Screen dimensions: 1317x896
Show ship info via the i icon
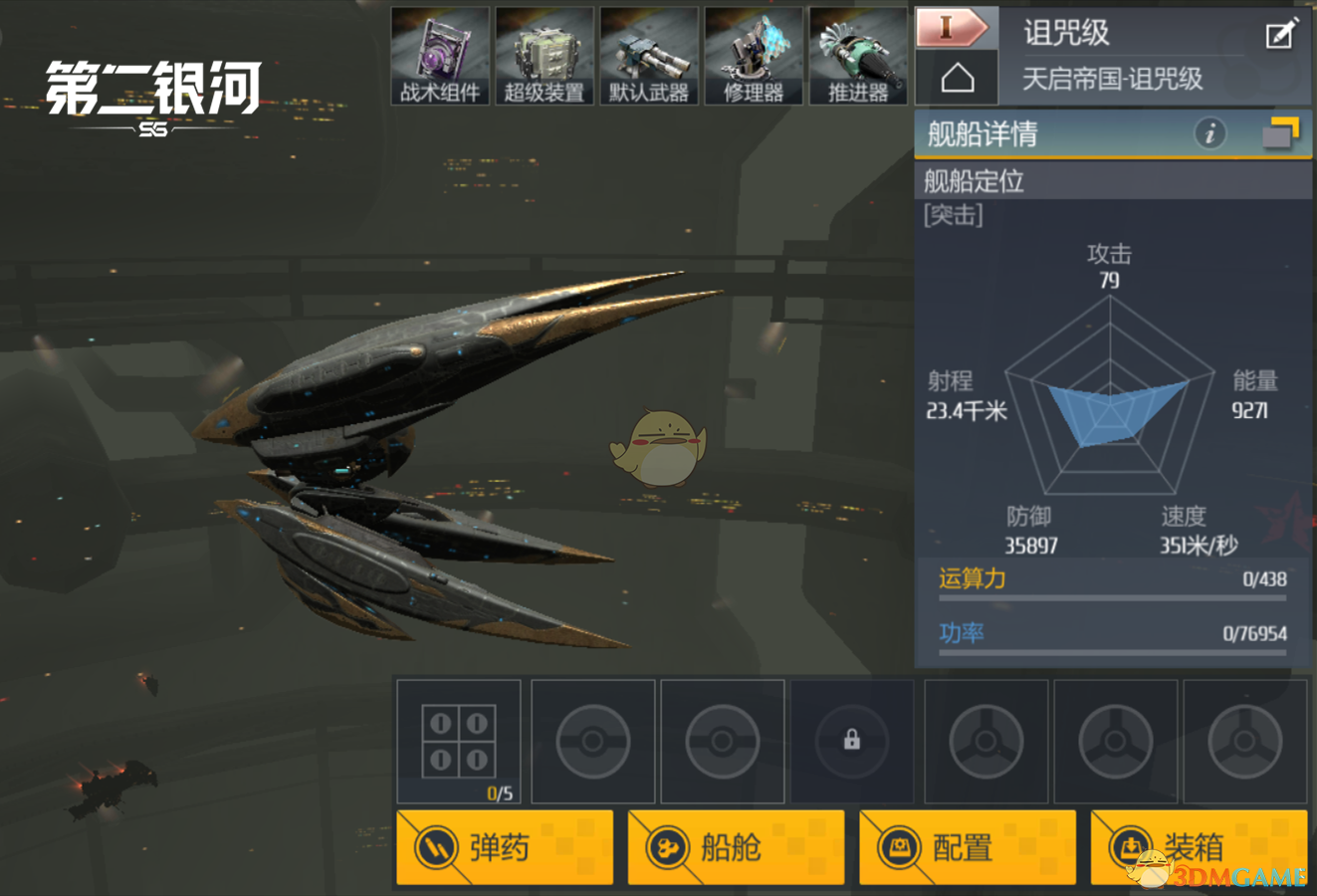pyautogui.click(x=1209, y=133)
